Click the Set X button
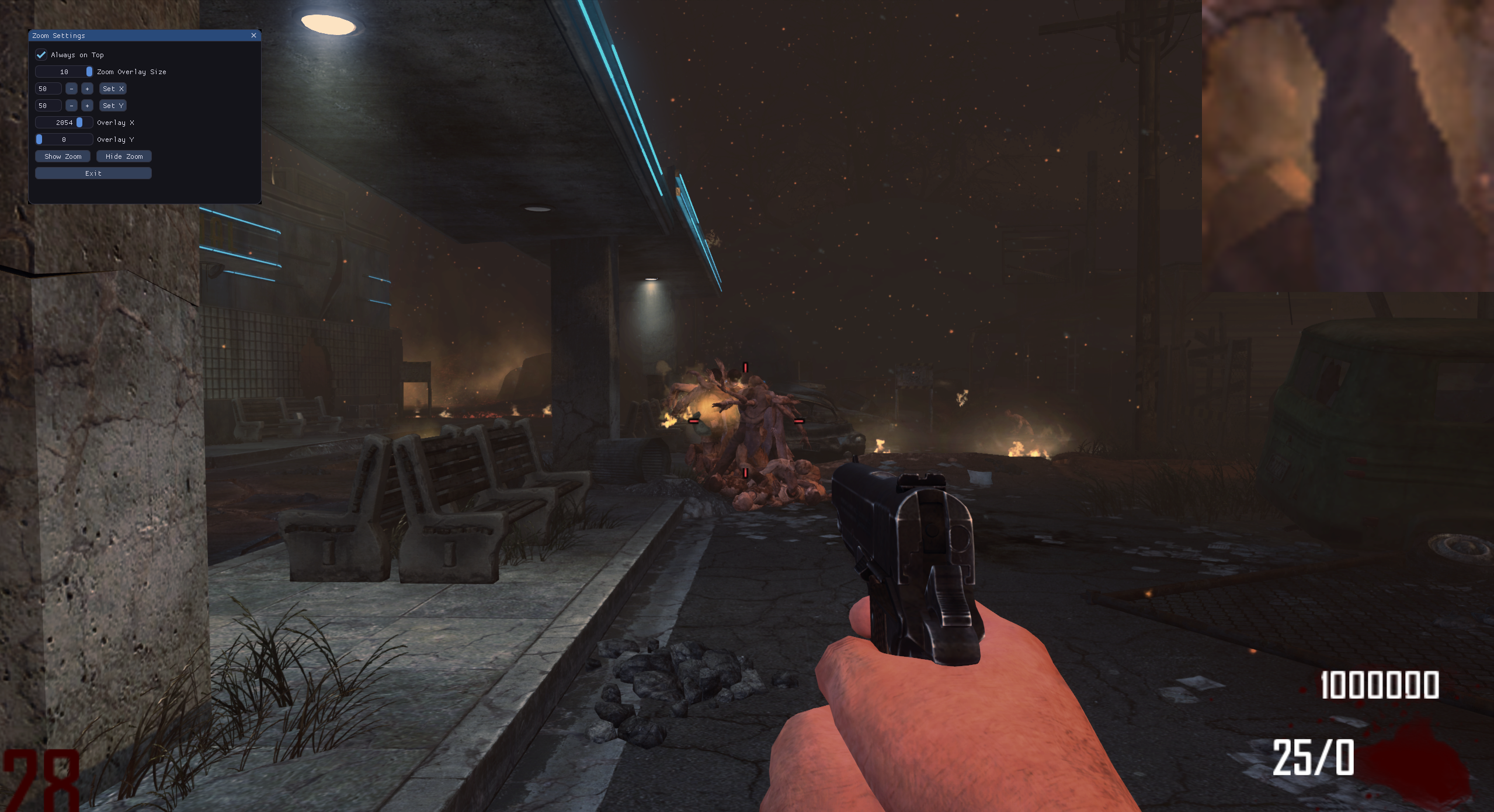Image resolution: width=1494 pixels, height=812 pixels. [x=113, y=89]
